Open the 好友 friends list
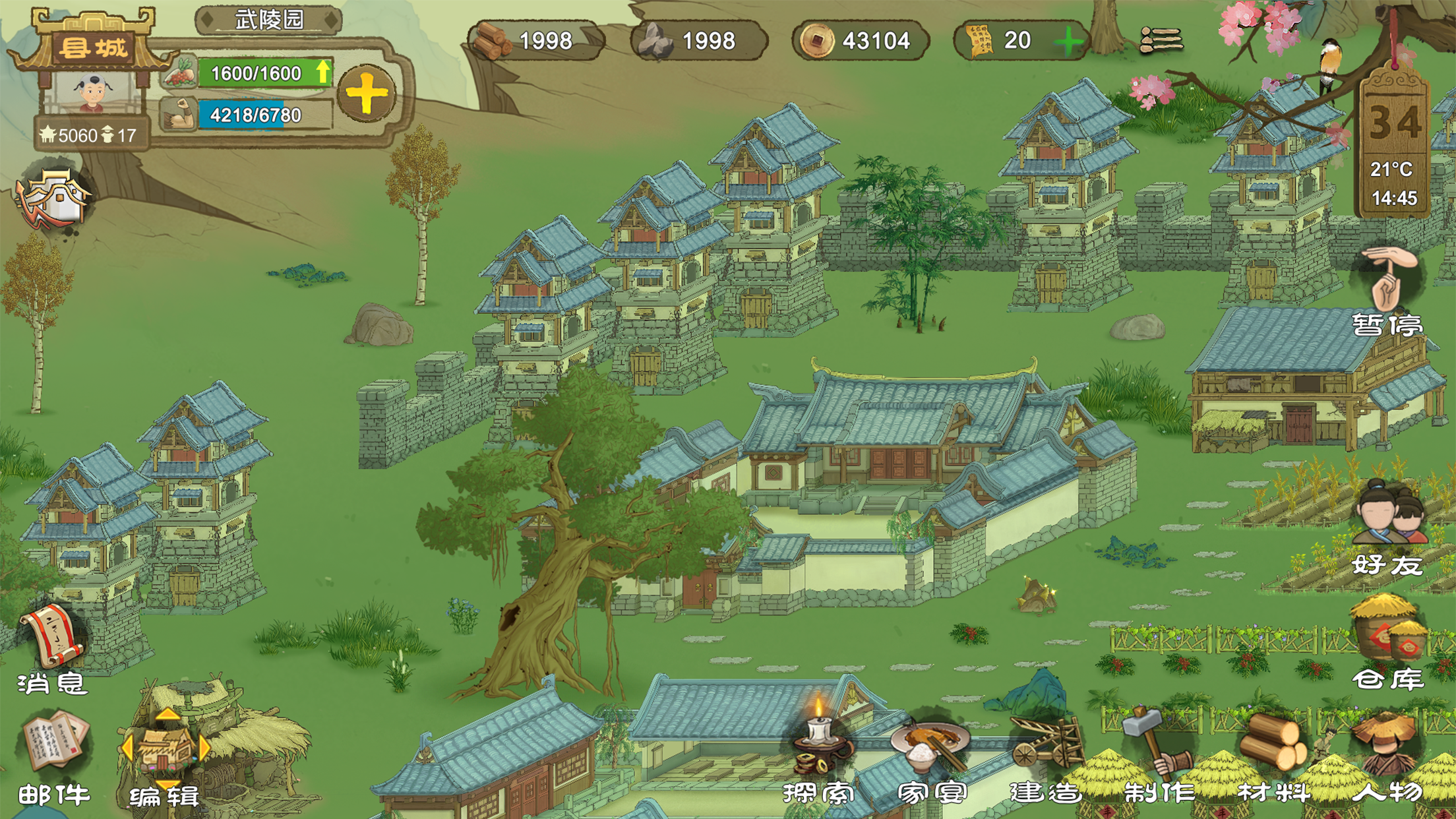 point(1387,528)
